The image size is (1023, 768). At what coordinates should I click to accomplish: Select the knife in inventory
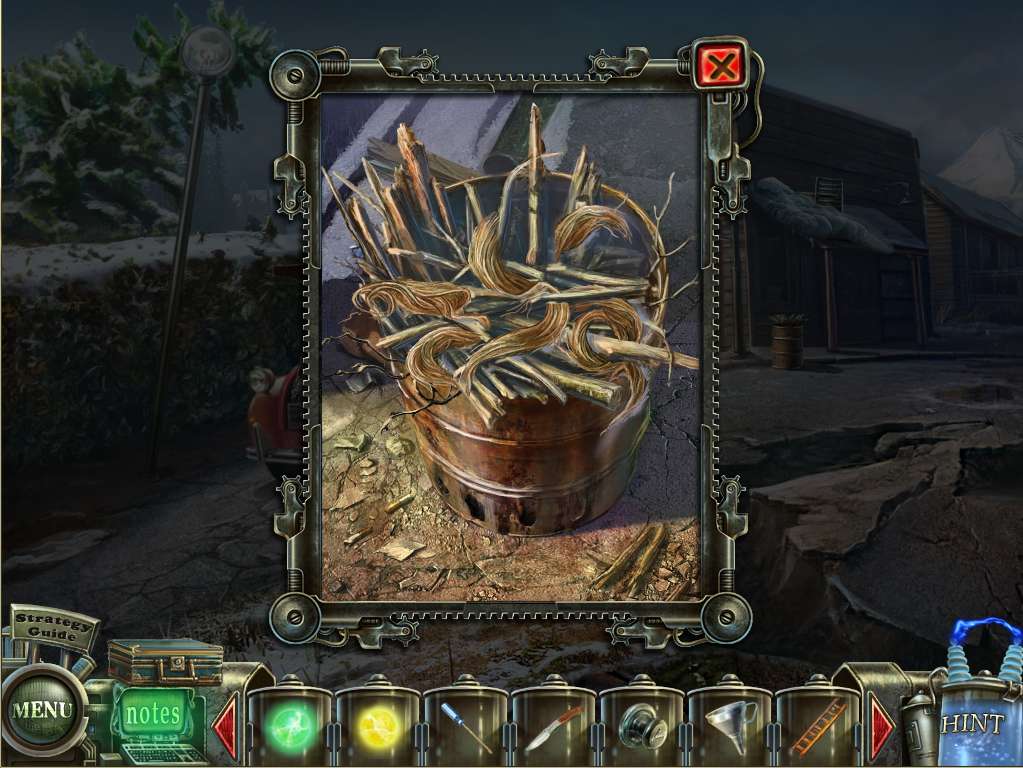point(553,727)
